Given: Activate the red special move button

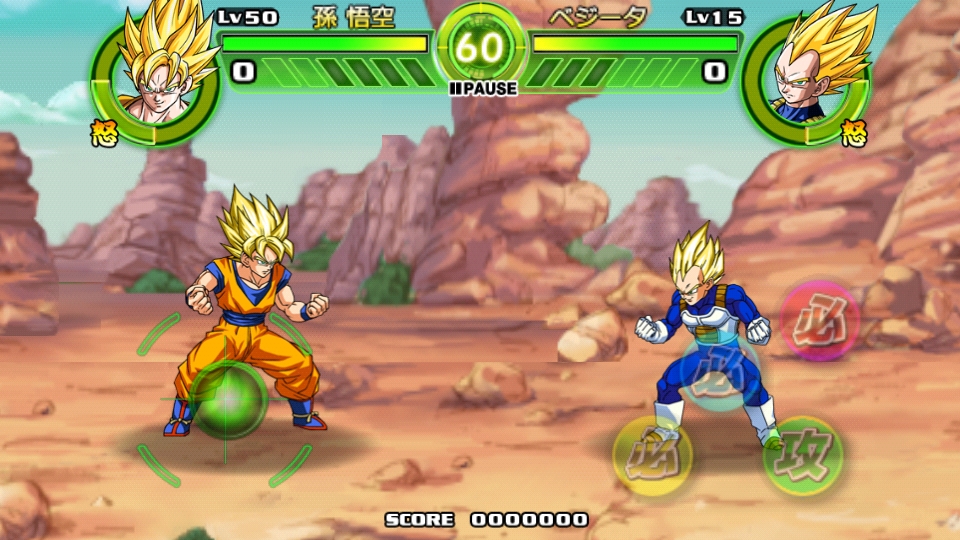Looking at the screenshot, I should coord(819,320).
